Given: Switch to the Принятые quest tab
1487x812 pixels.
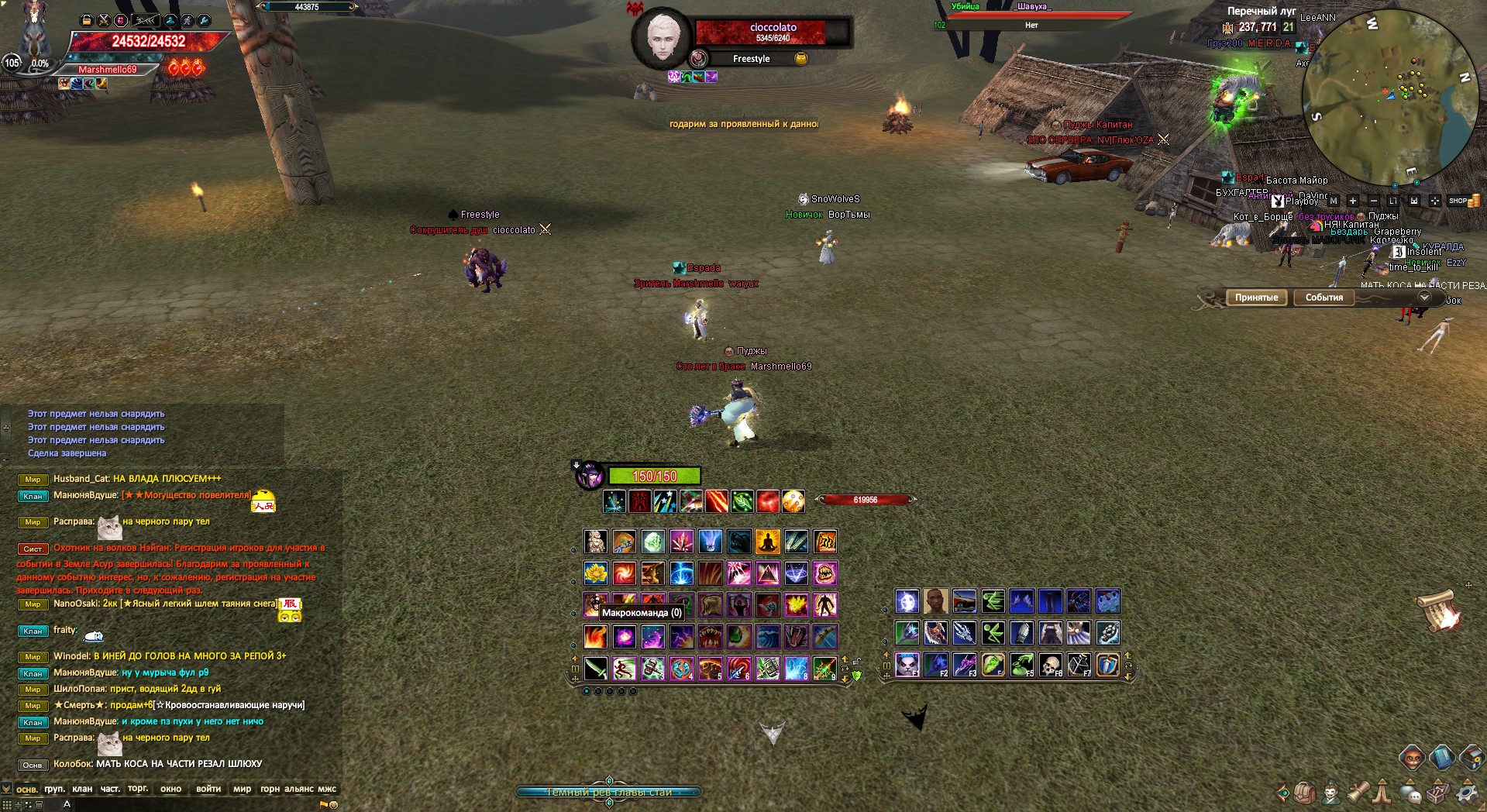Looking at the screenshot, I should (x=1256, y=298).
